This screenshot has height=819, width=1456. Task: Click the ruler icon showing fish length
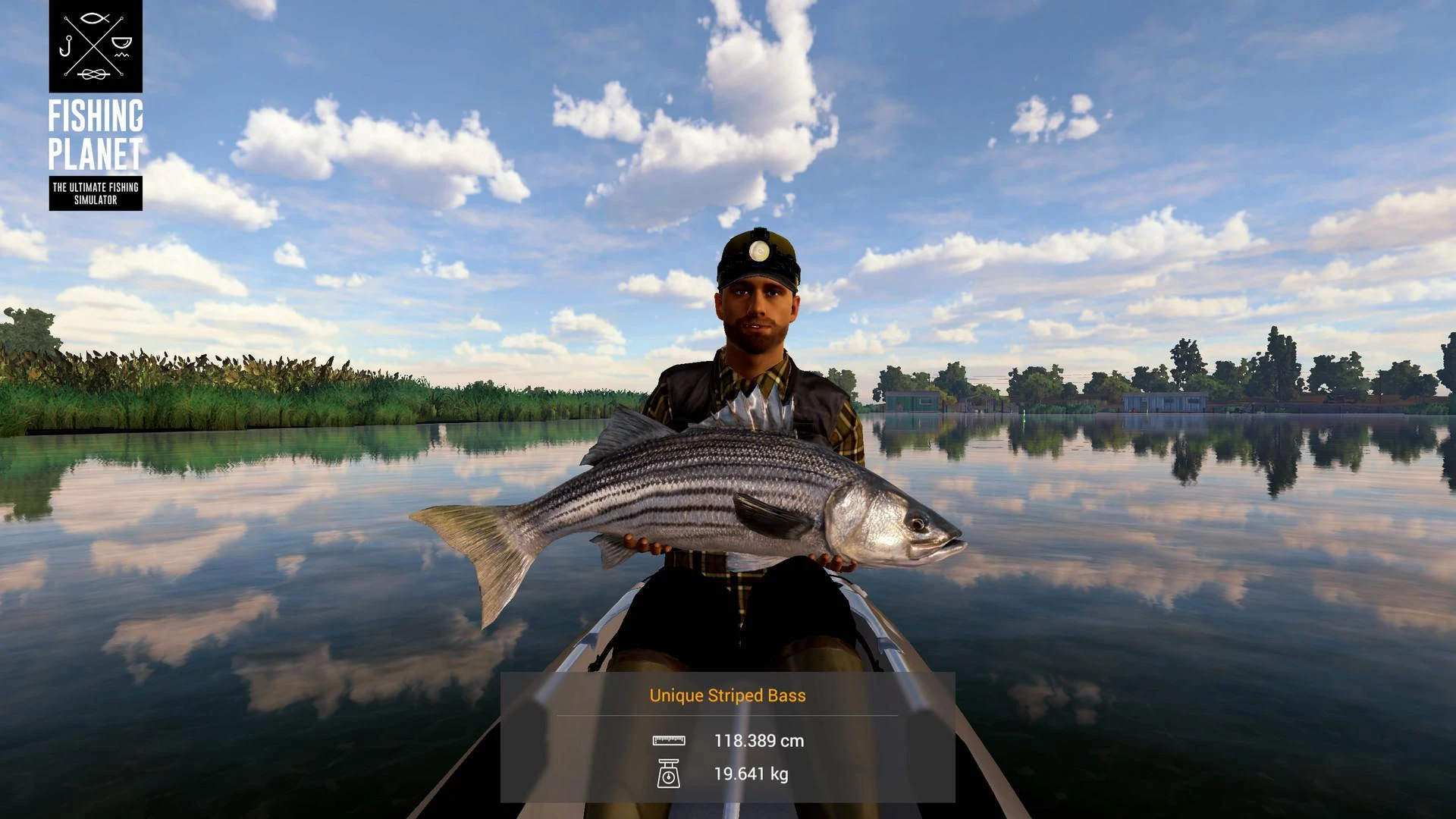point(670,741)
